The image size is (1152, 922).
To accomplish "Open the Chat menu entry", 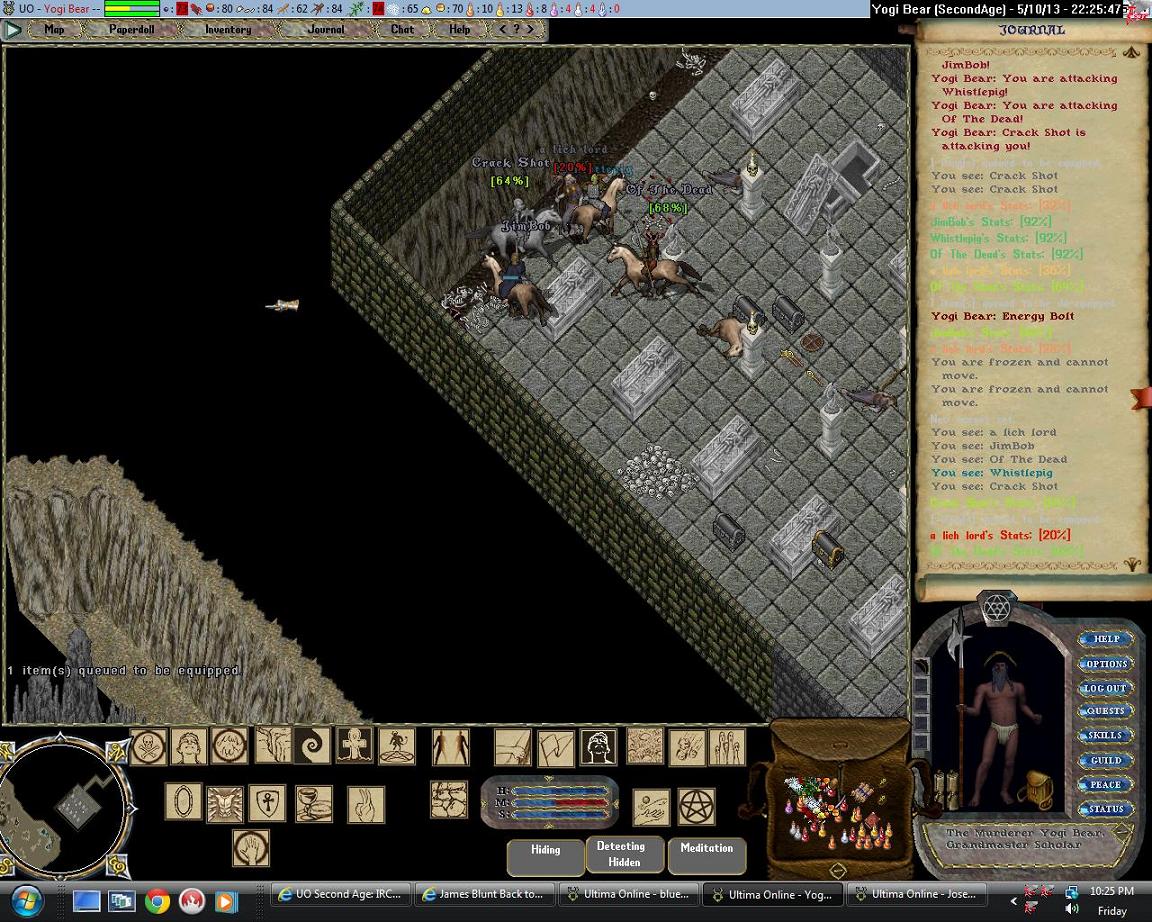I will point(403,29).
